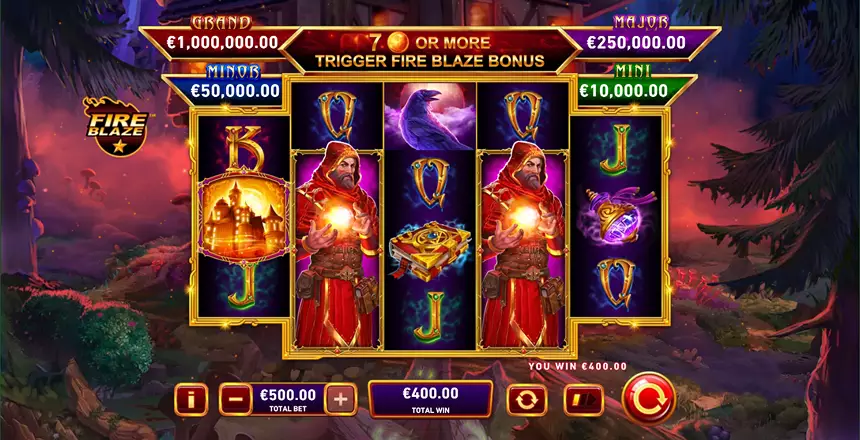This screenshot has height=440, width=860.
Task: Toggle the turbo mode button
Action: 582,401
